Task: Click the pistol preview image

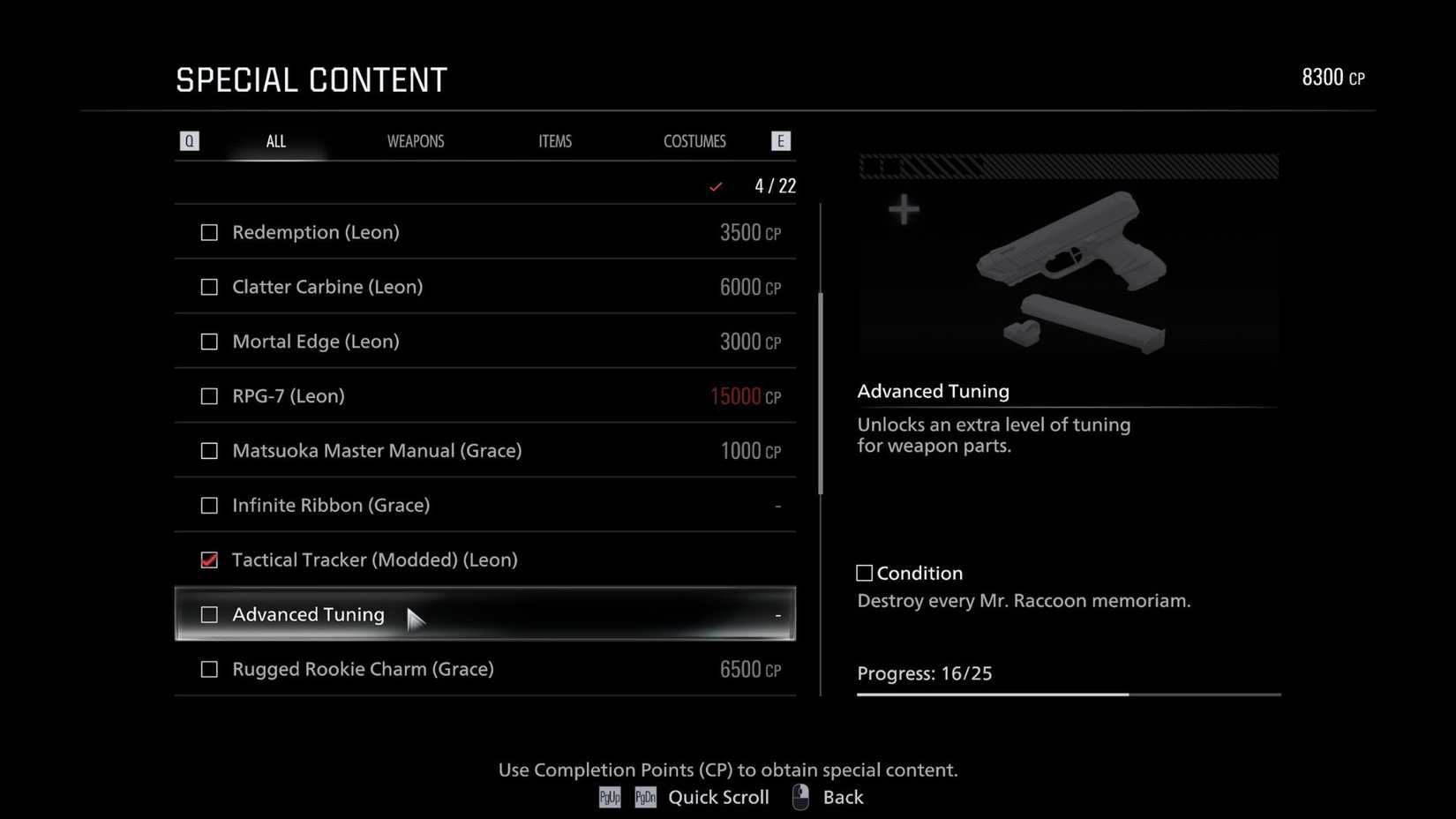Action: coord(1070,265)
